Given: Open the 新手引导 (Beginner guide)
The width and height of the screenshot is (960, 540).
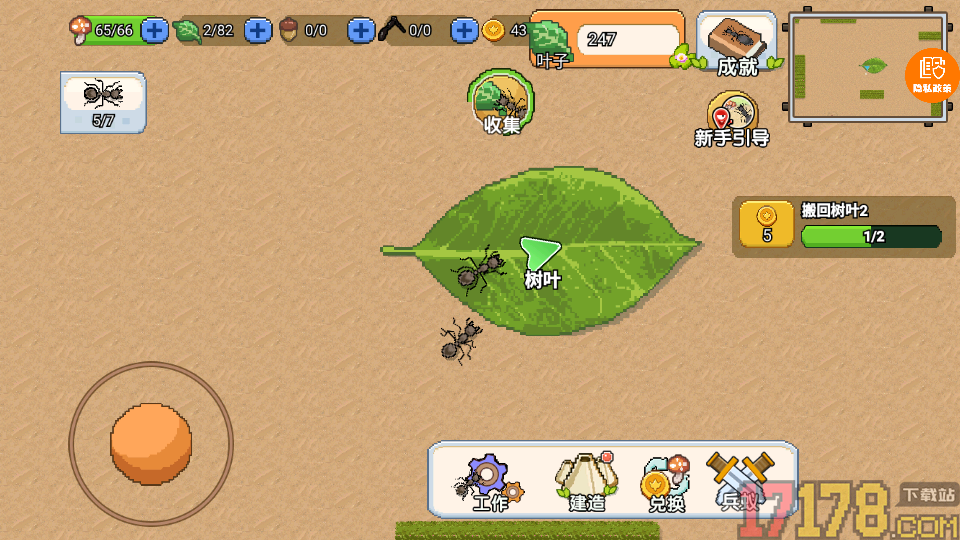Looking at the screenshot, I should pyautogui.click(x=731, y=120).
